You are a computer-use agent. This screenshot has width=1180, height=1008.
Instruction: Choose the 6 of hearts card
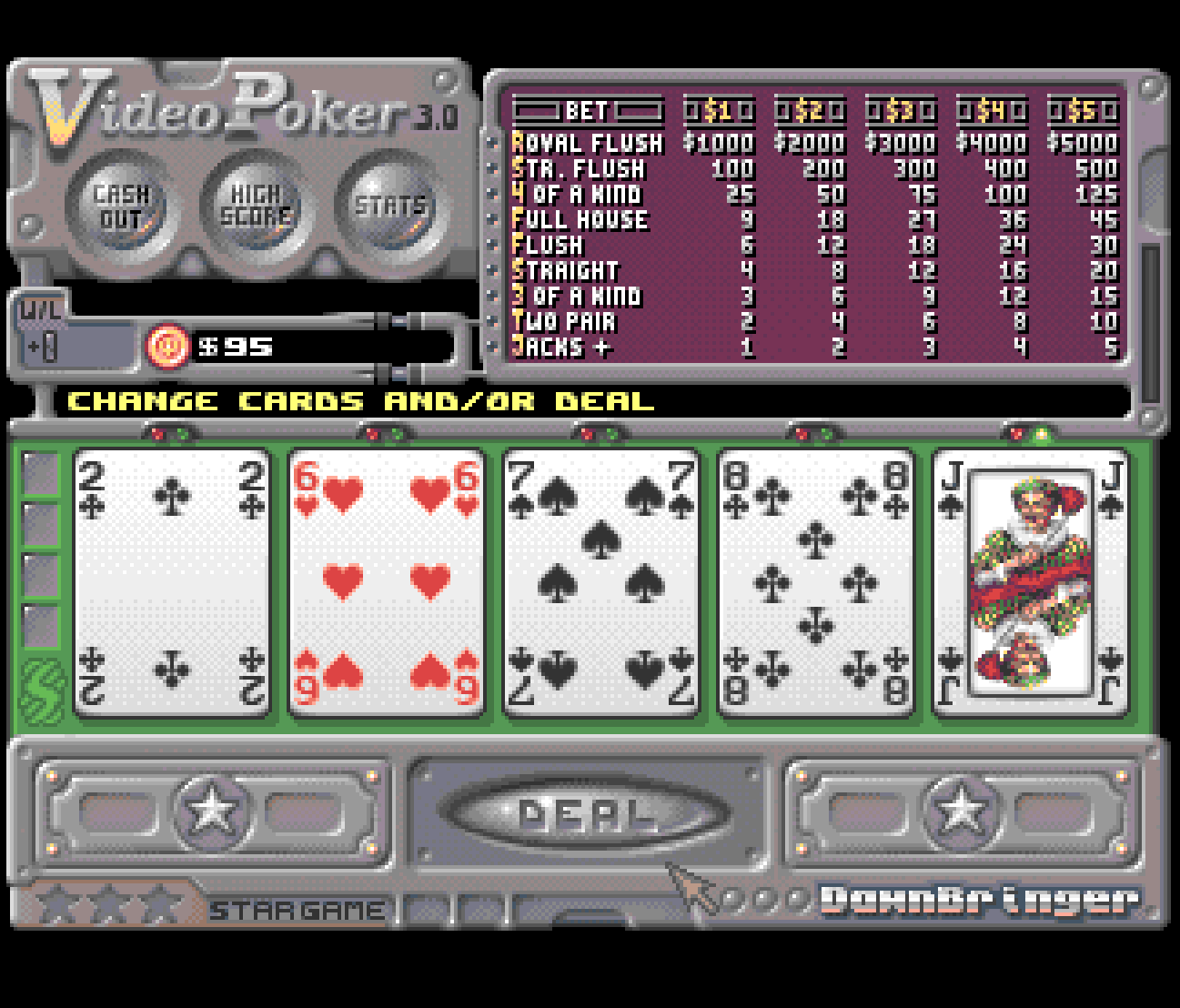[x=387, y=583]
